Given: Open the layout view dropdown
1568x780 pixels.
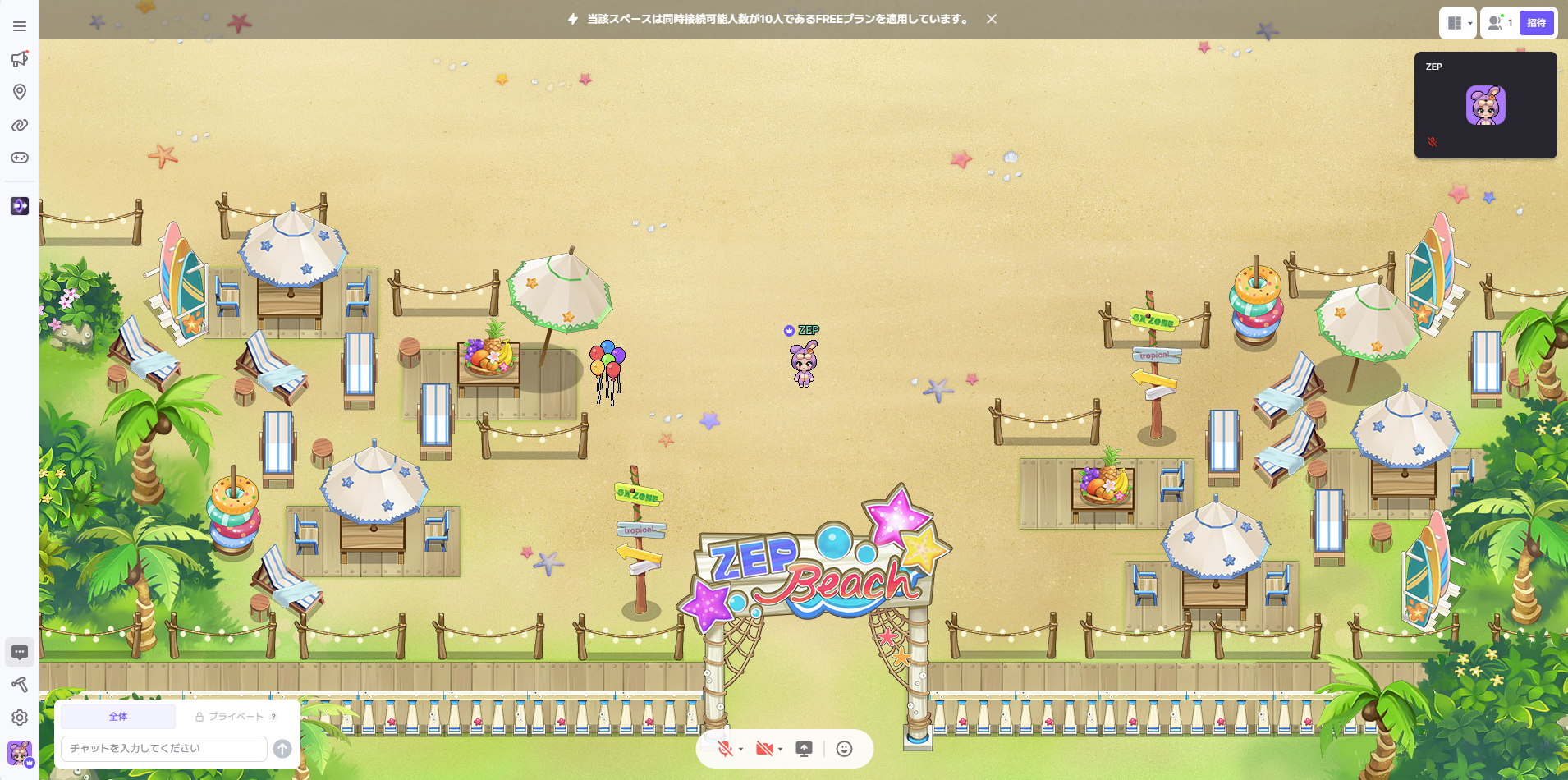Looking at the screenshot, I should 1459,23.
